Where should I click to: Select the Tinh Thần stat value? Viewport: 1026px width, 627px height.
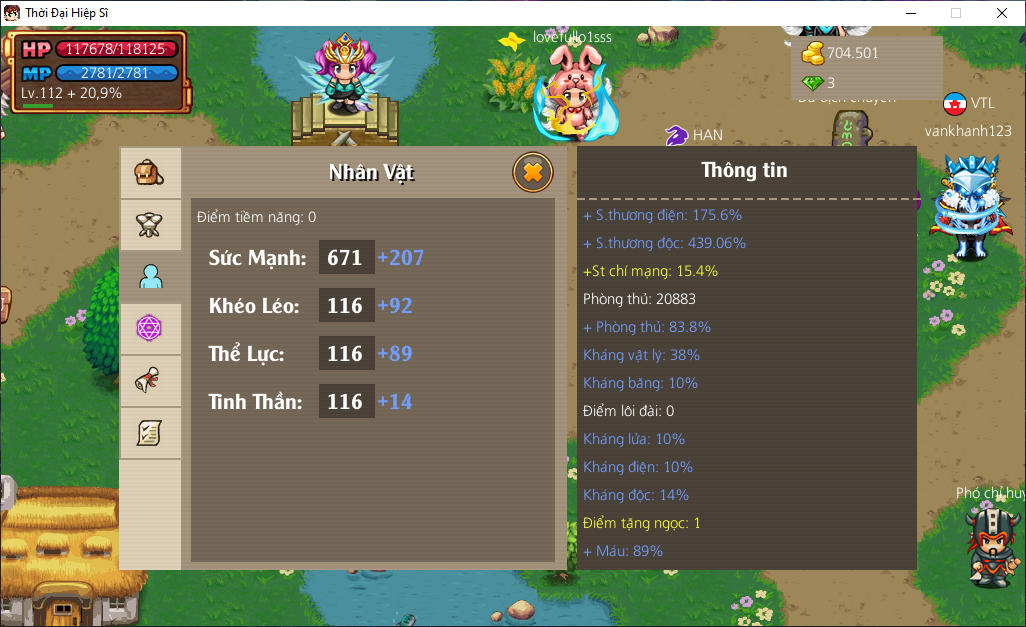[346, 401]
